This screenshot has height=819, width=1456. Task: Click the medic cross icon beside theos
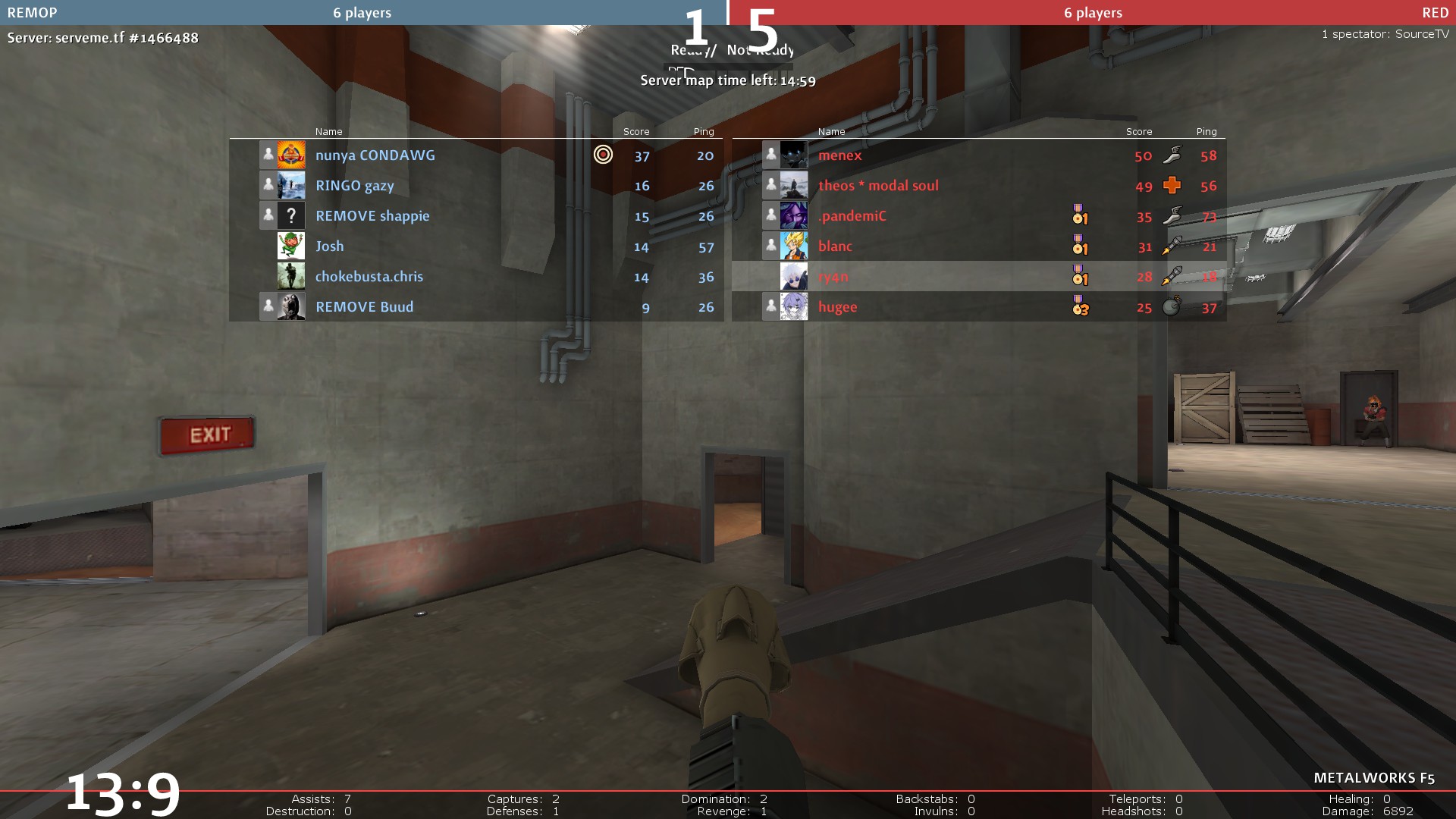point(1172,185)
